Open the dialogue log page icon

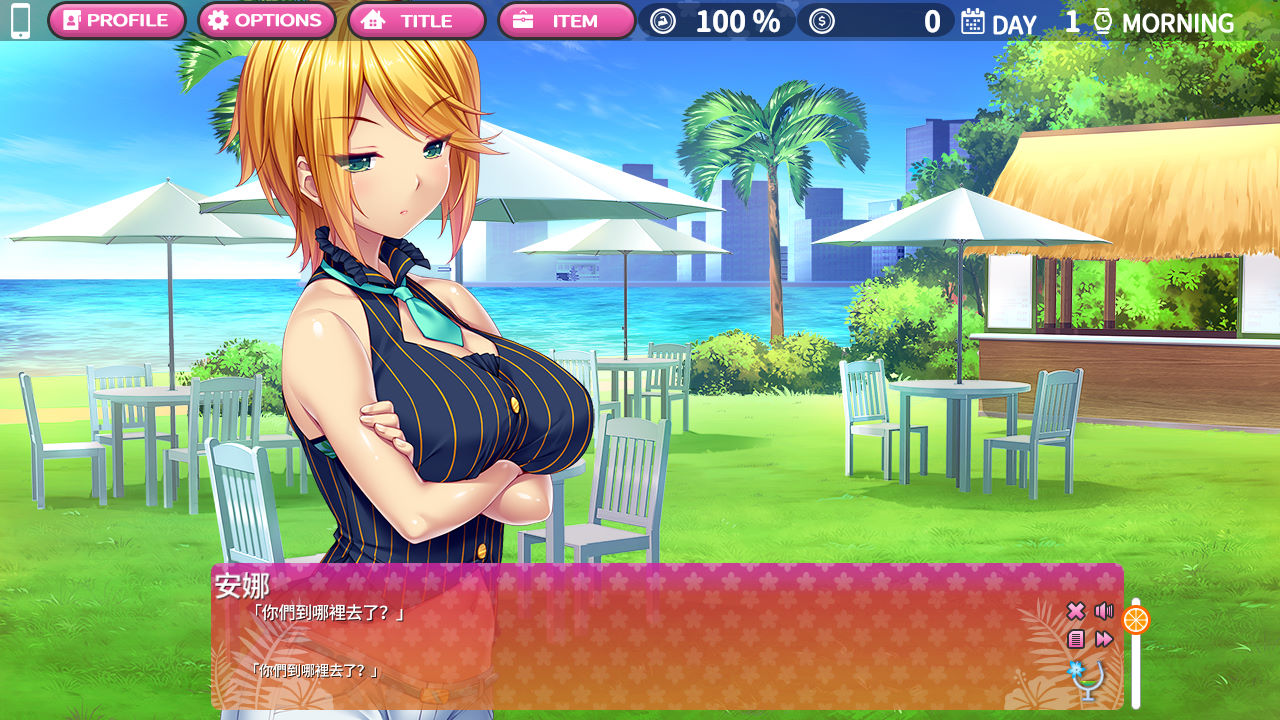[1076, 639]
